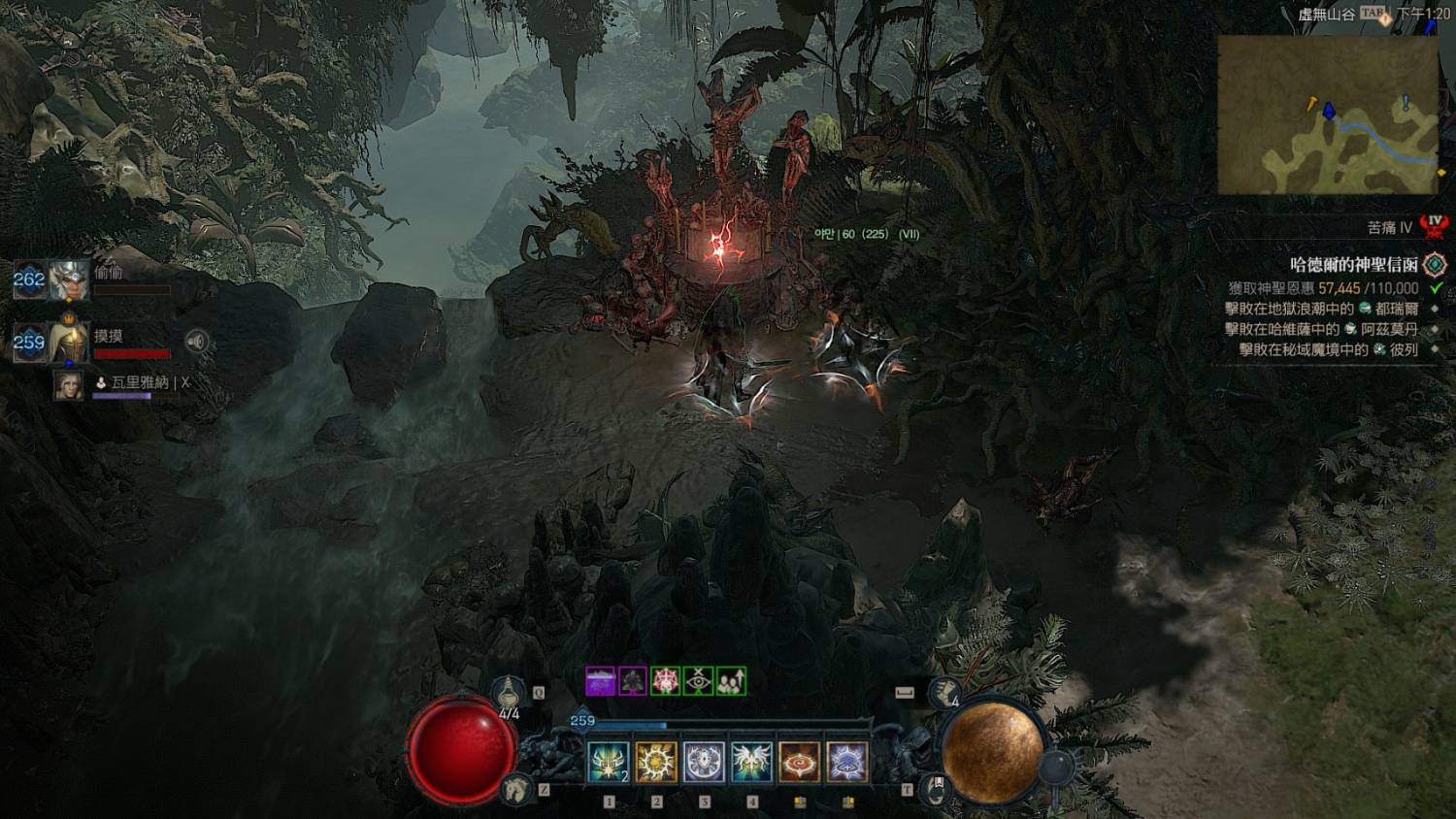
Task: Click party member 偷偷's portrait
Action: point(69,280)
